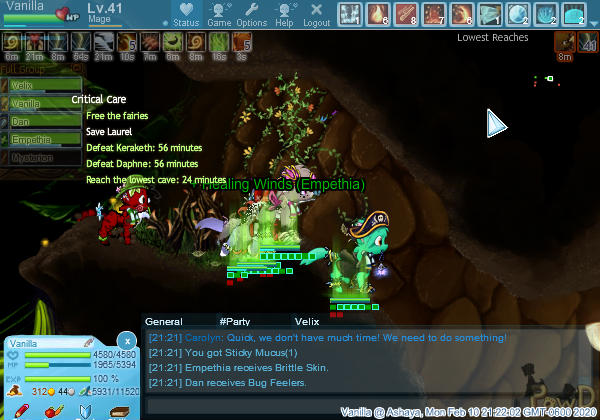
Task: Log out with the Logout button
Action: point(317,15)
